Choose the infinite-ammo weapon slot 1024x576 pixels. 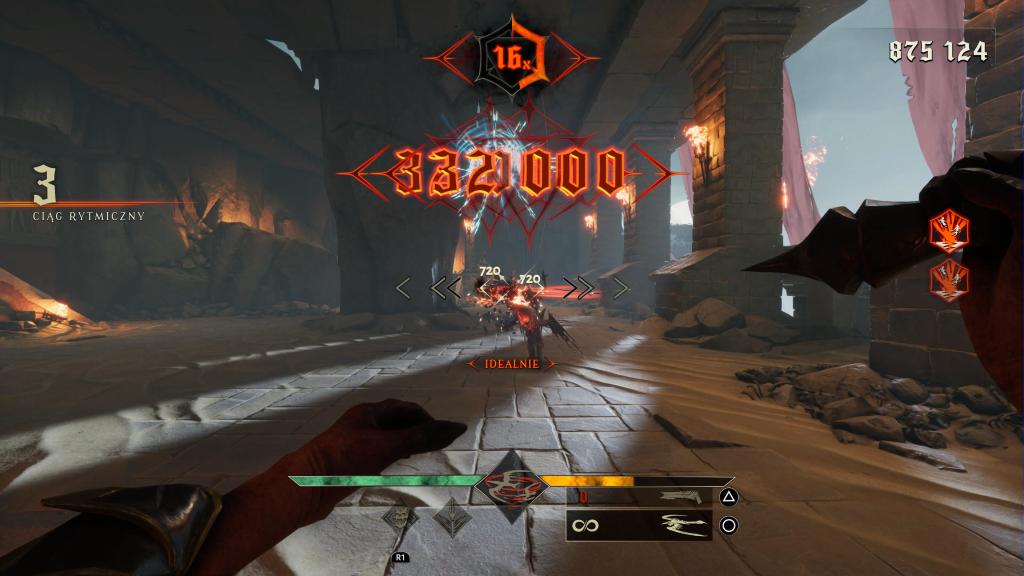[x=639, y=524]
